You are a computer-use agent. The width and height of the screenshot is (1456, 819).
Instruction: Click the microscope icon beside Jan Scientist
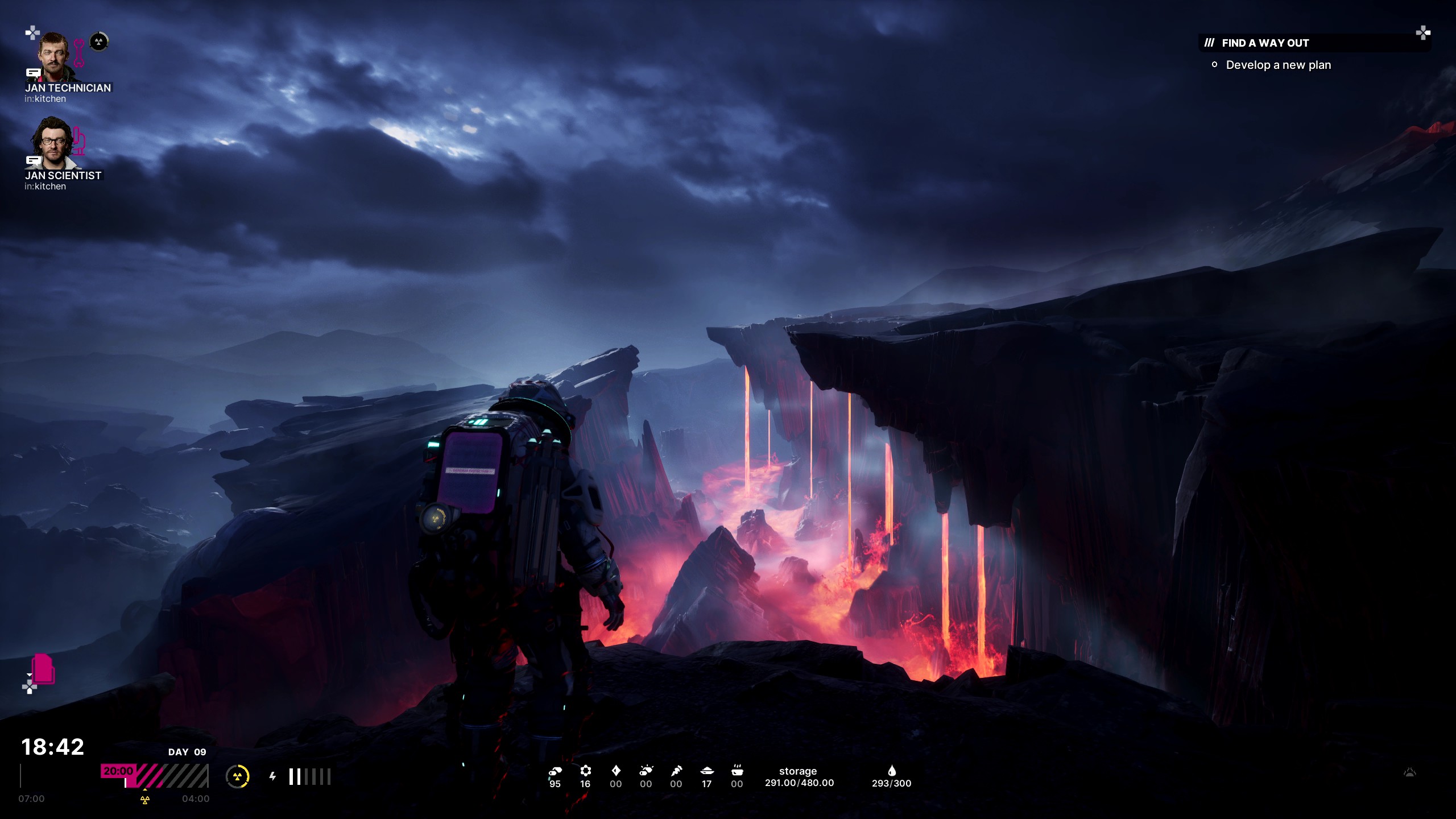click(x=80, y=141)
